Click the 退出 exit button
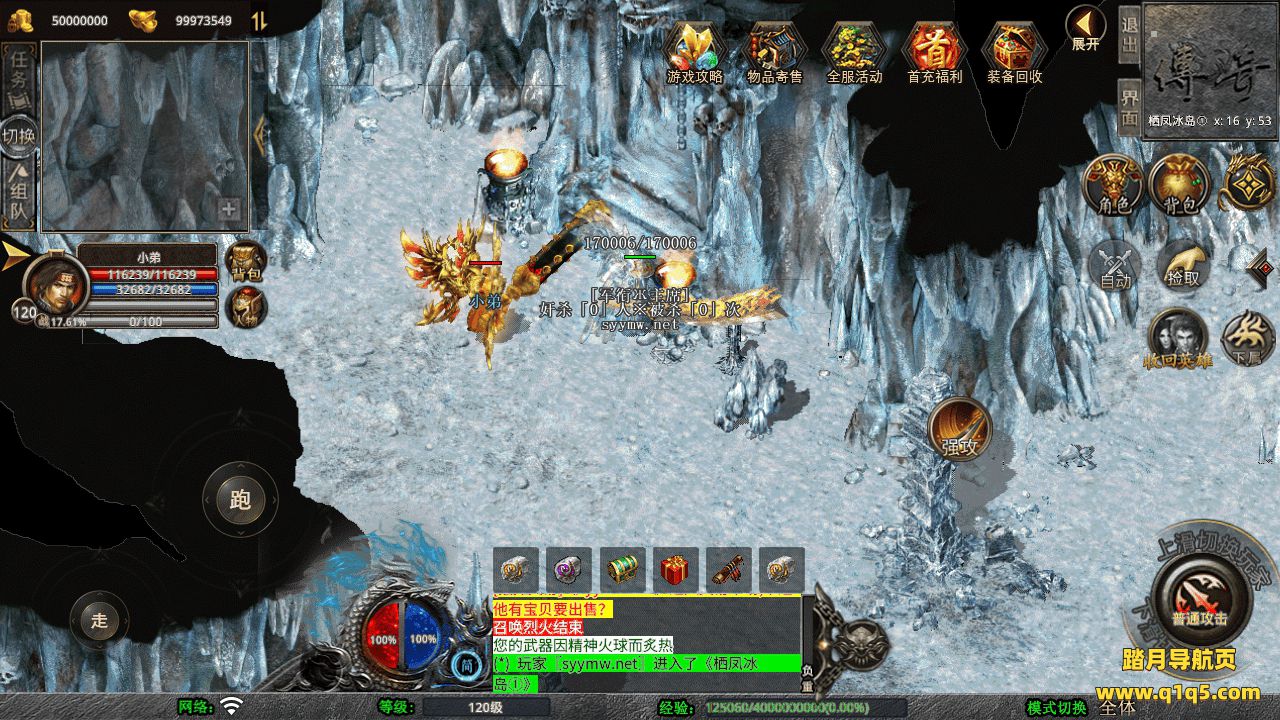 point(1129,35)
